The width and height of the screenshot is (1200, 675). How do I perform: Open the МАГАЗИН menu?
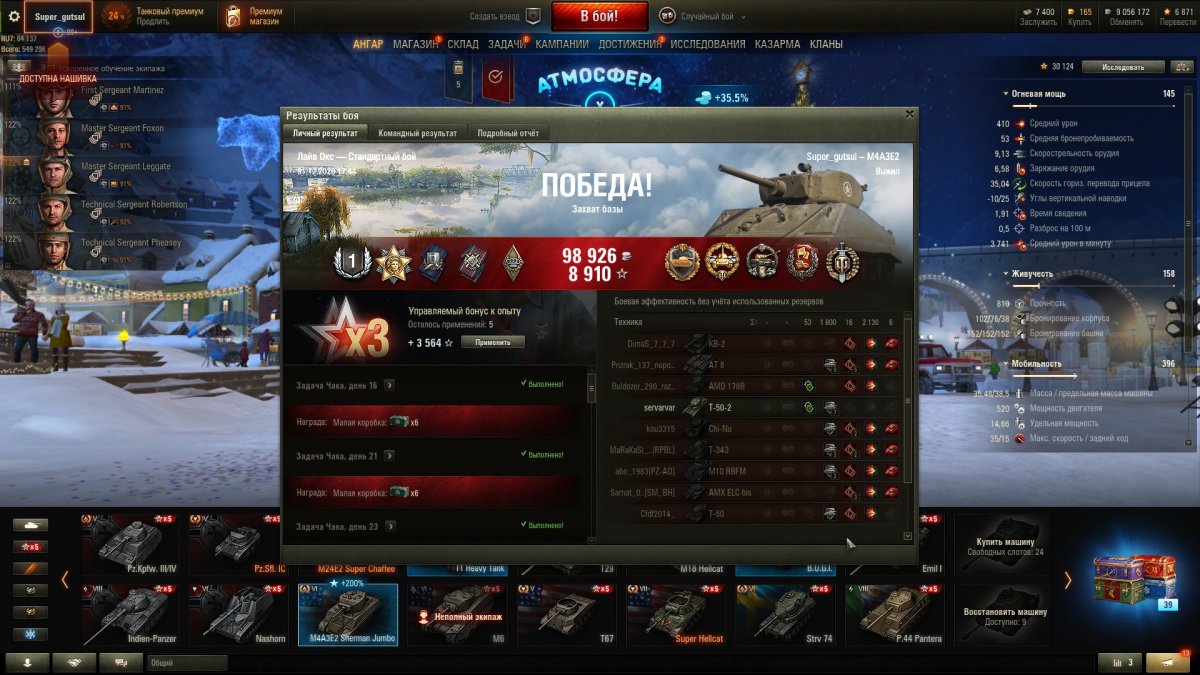(x=415, y=44)
